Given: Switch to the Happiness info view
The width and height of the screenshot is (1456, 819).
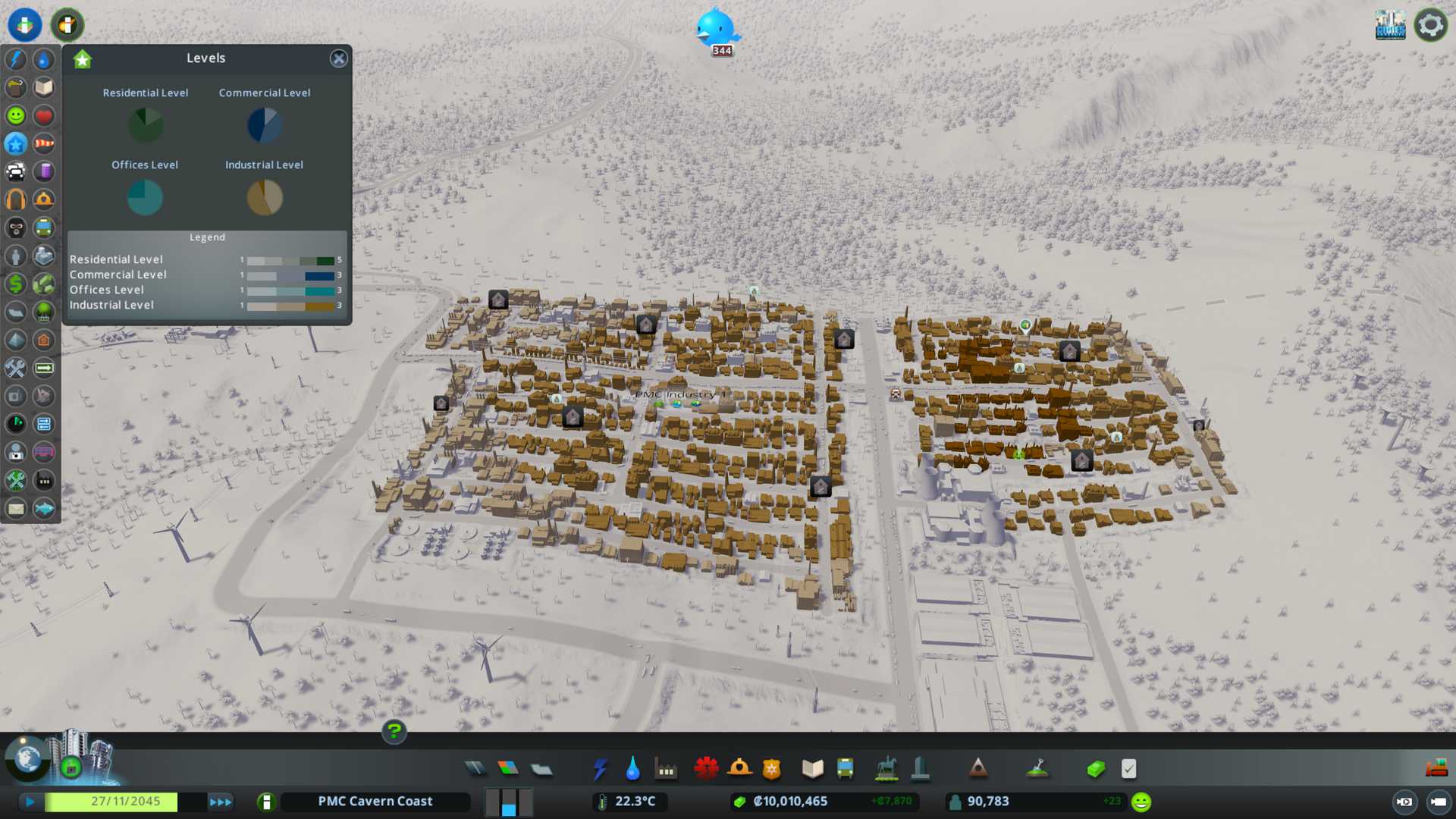Looking at the screenshot, I should point(16,115).
